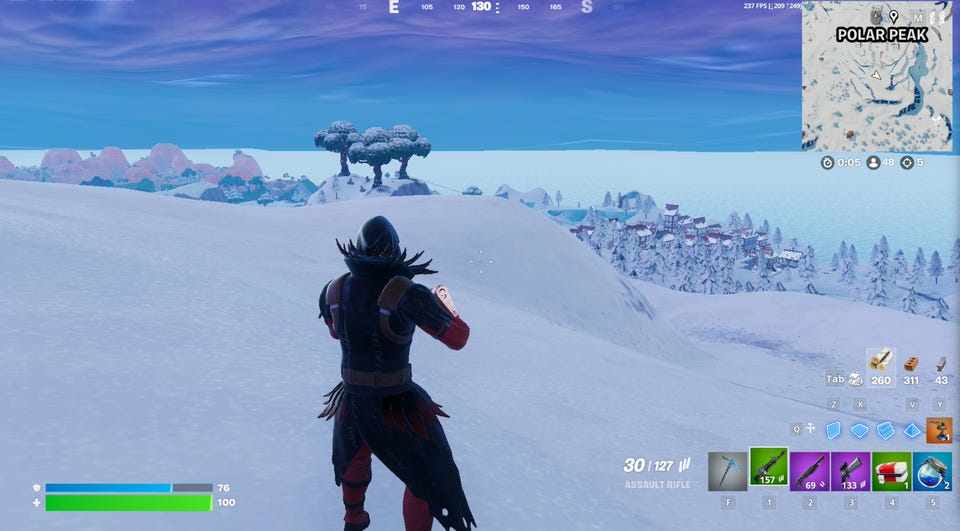Image resolution: width=960 pixels, height=531 pixels.
Task: Switch to the purple shotgun with 69 ammo
Action: (x=809, y=471)
